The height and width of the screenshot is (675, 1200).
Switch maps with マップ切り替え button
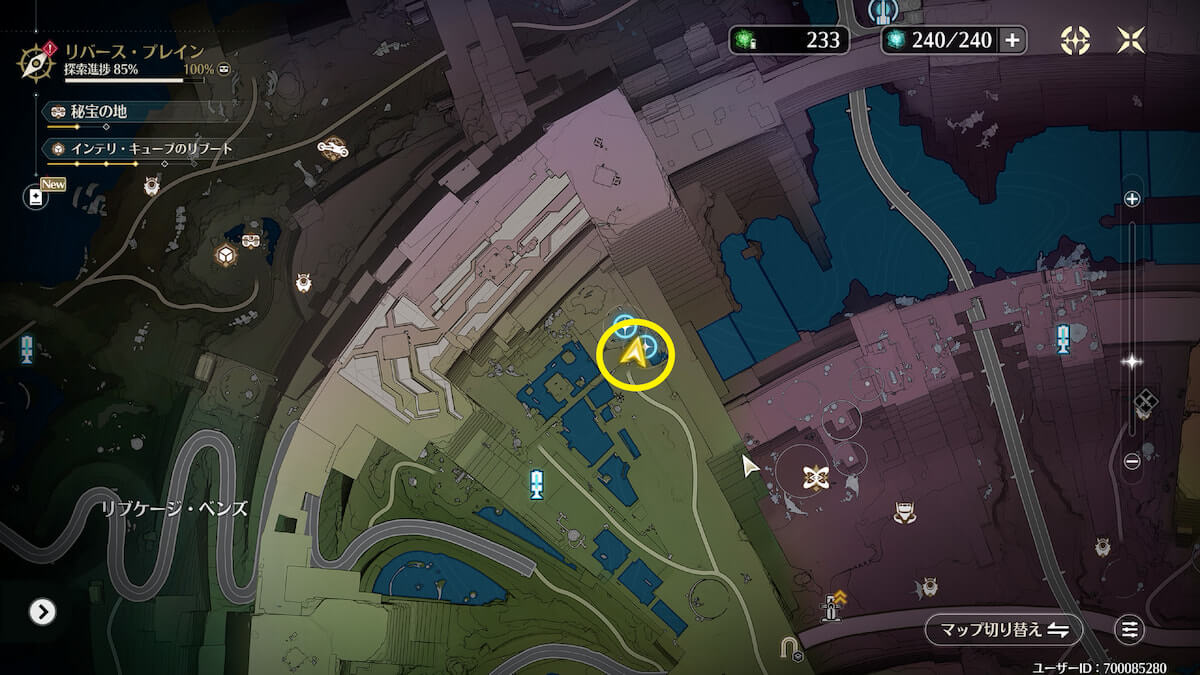(1003, 629)
